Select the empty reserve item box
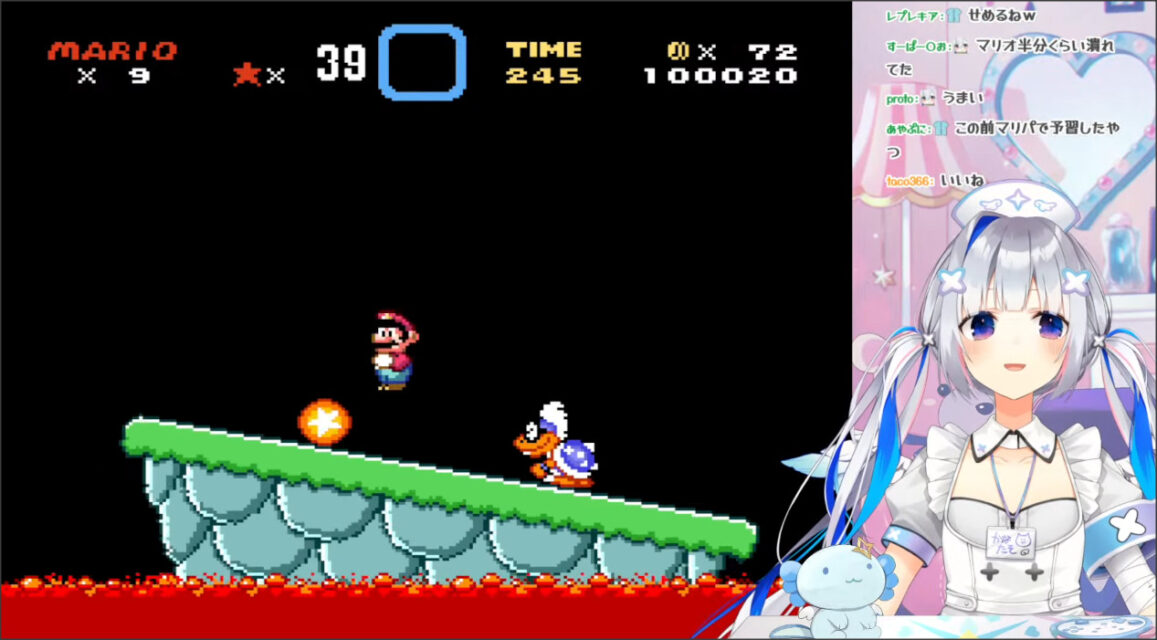The width and height of the screenshot is (1157, 640). tap(422, 62)
